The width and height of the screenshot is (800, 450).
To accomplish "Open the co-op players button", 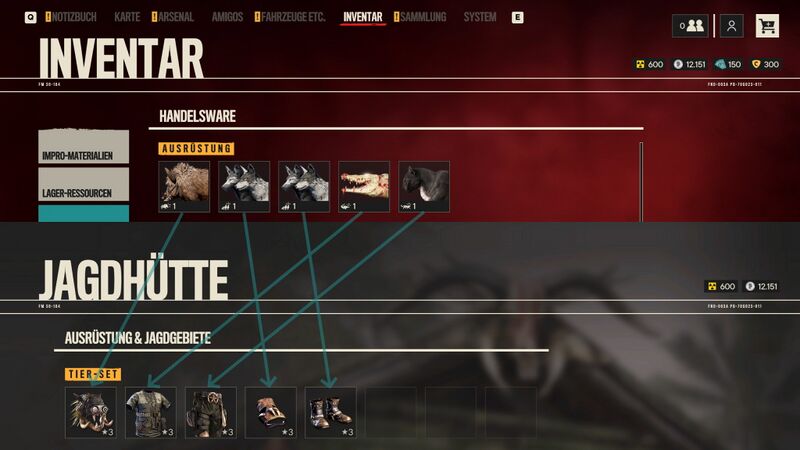I will coord(691,26).
